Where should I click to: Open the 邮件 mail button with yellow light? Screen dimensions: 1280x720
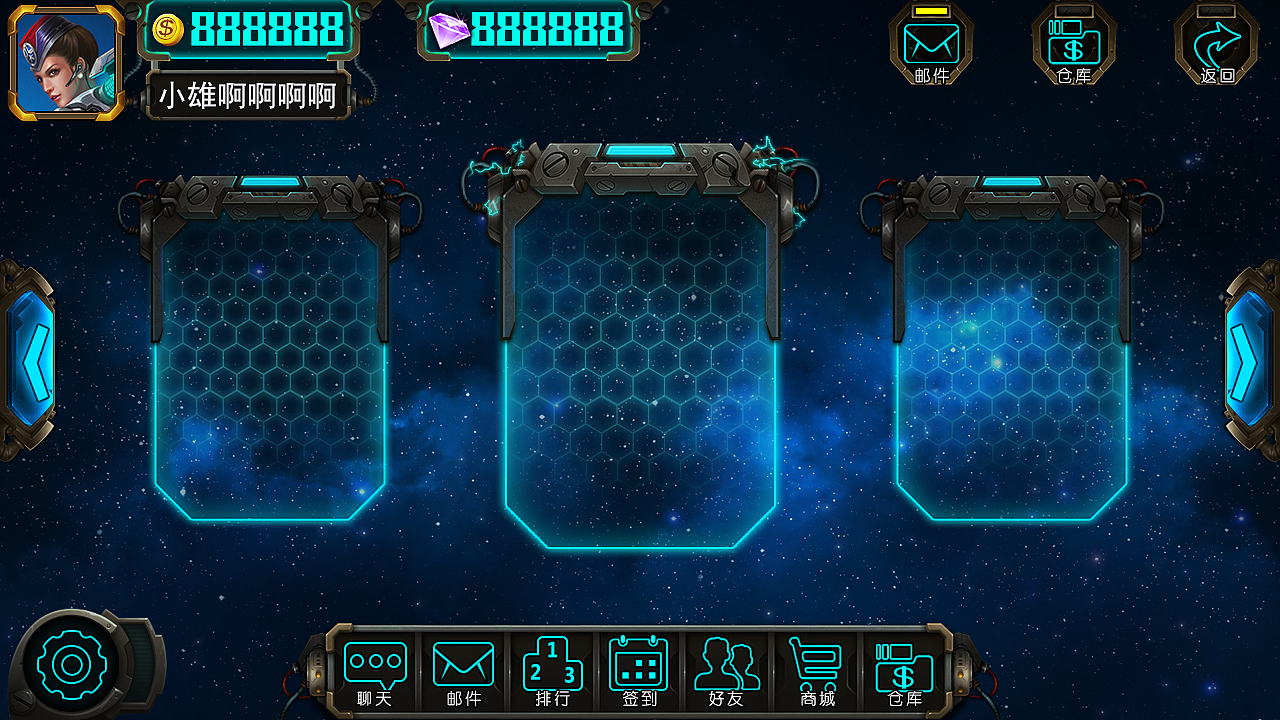click(x=931, y=45)
